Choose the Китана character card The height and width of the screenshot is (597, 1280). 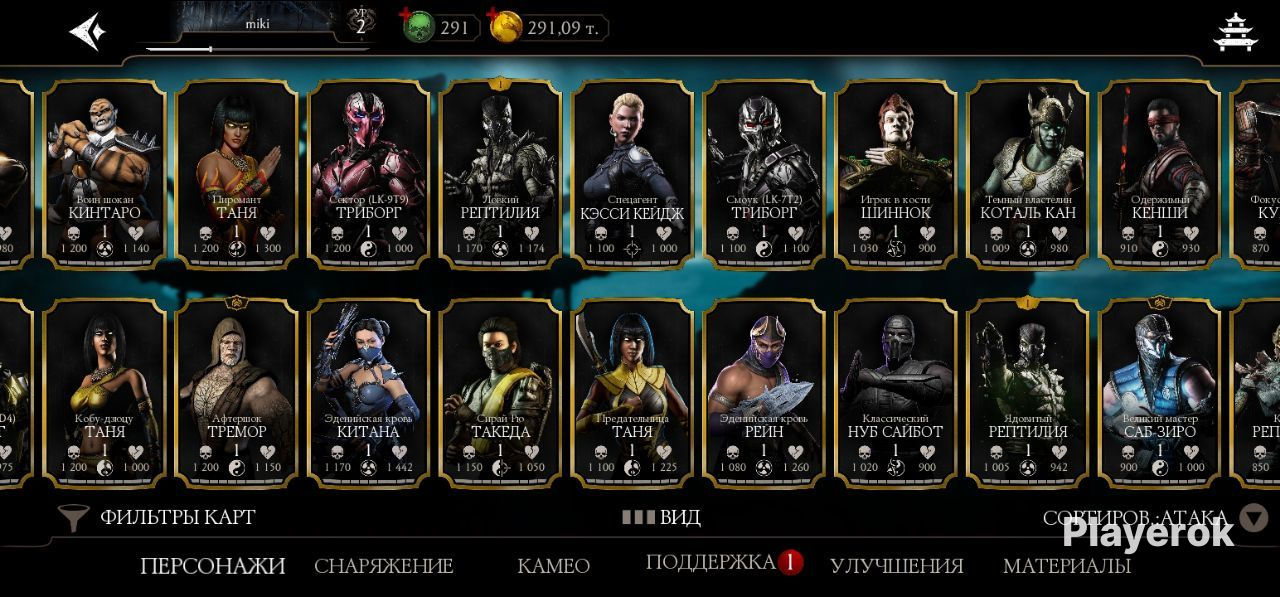(368, 392)
